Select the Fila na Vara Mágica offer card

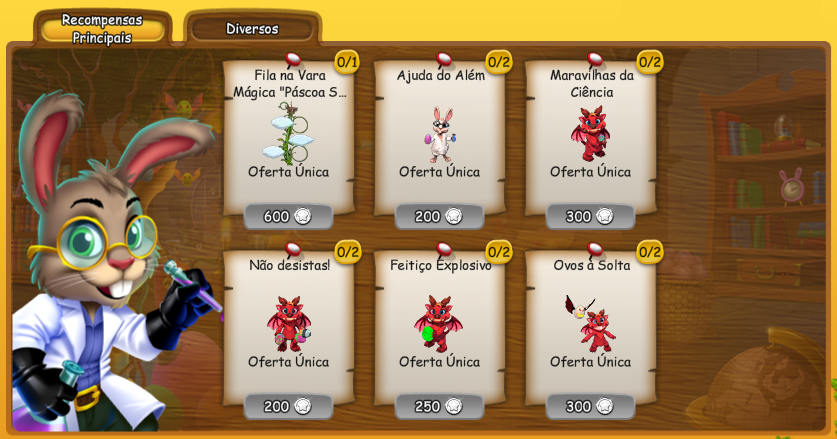pos(288,135)
